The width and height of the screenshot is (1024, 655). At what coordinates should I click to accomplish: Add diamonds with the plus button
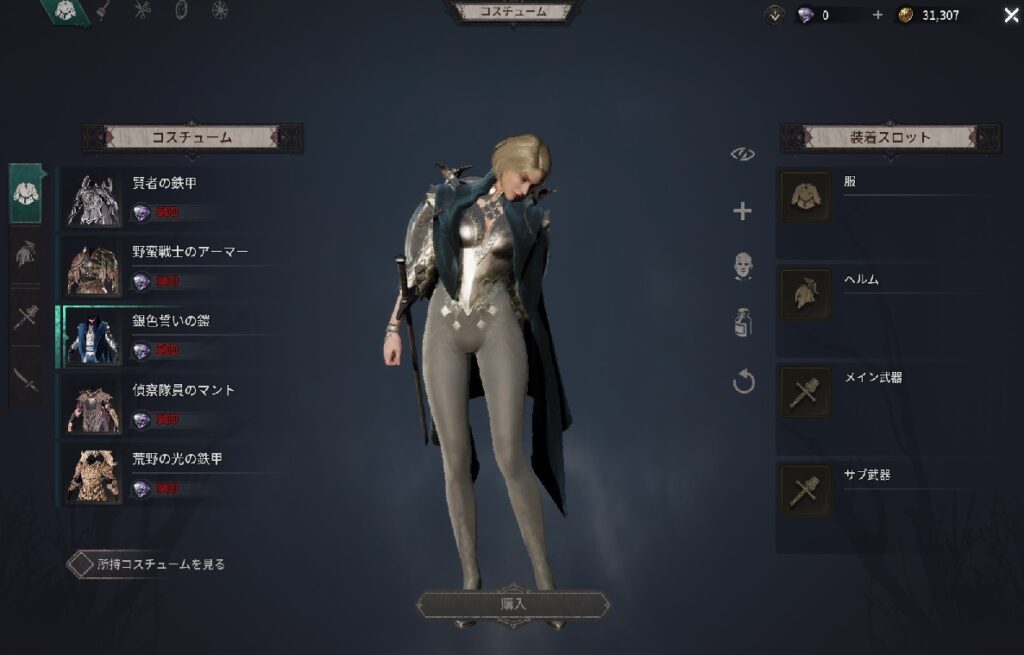pos(878,15)
